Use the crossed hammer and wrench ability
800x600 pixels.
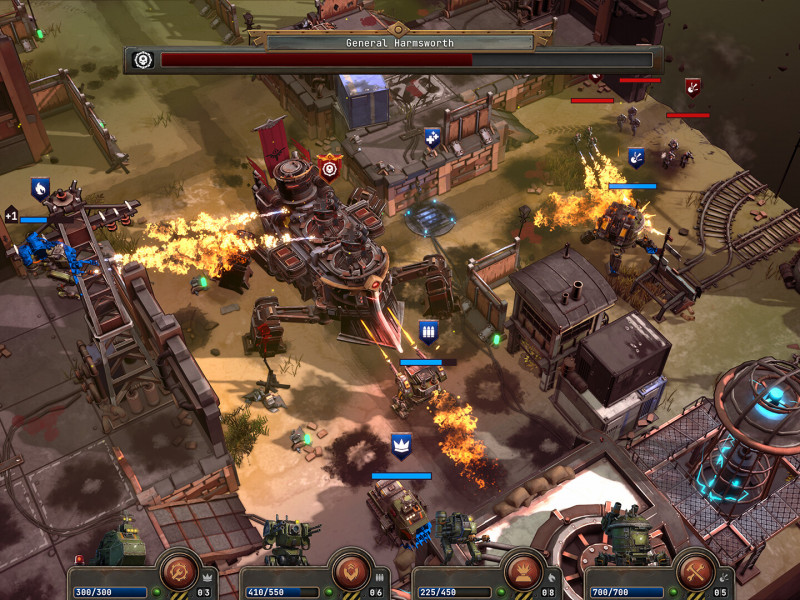696,571
